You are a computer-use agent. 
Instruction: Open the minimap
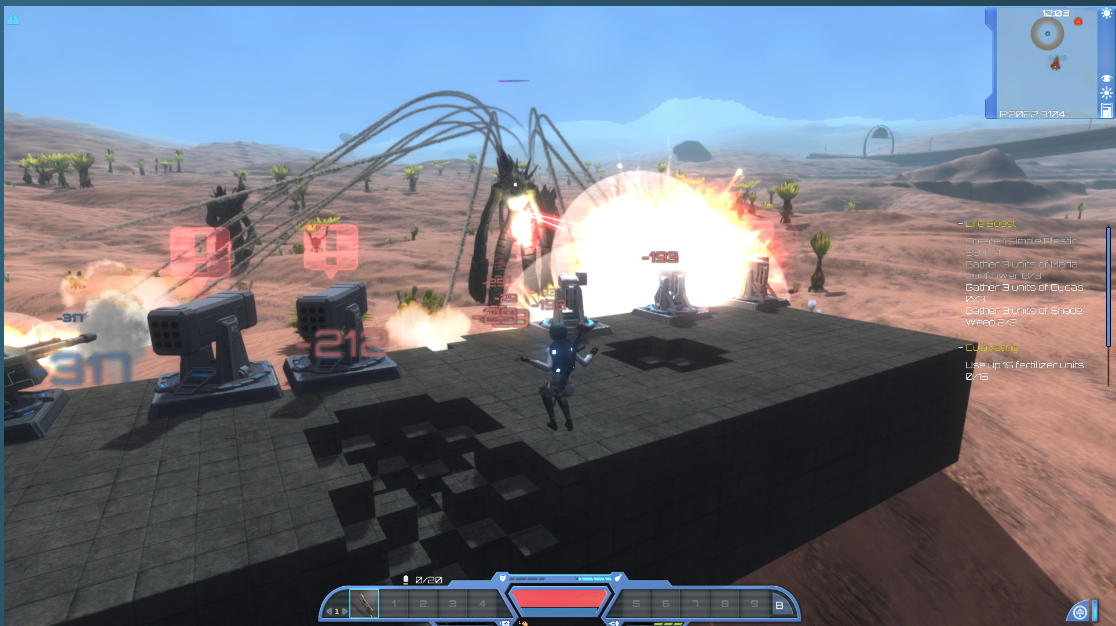1045,62
